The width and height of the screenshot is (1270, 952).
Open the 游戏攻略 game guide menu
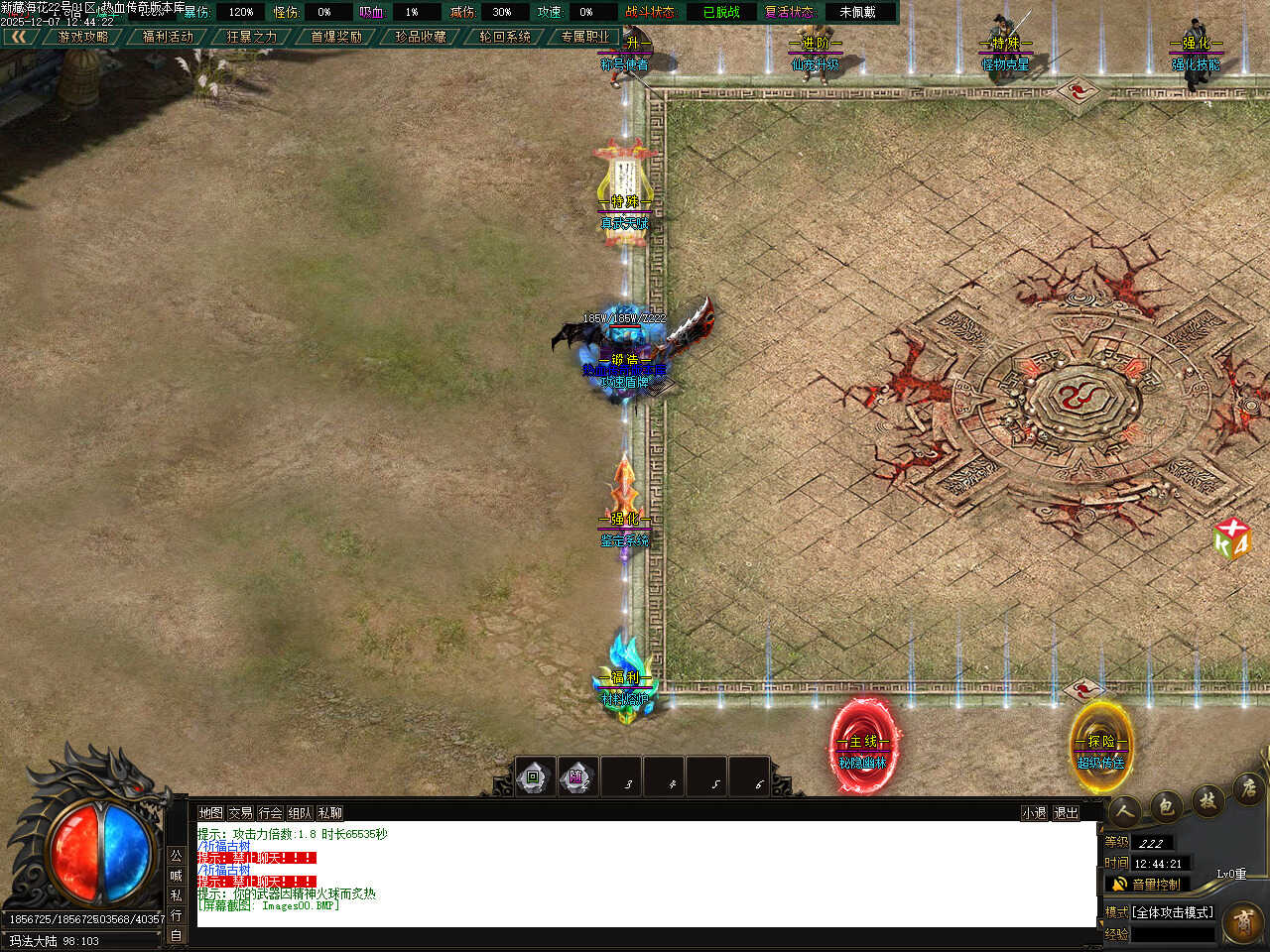point(83,37)
